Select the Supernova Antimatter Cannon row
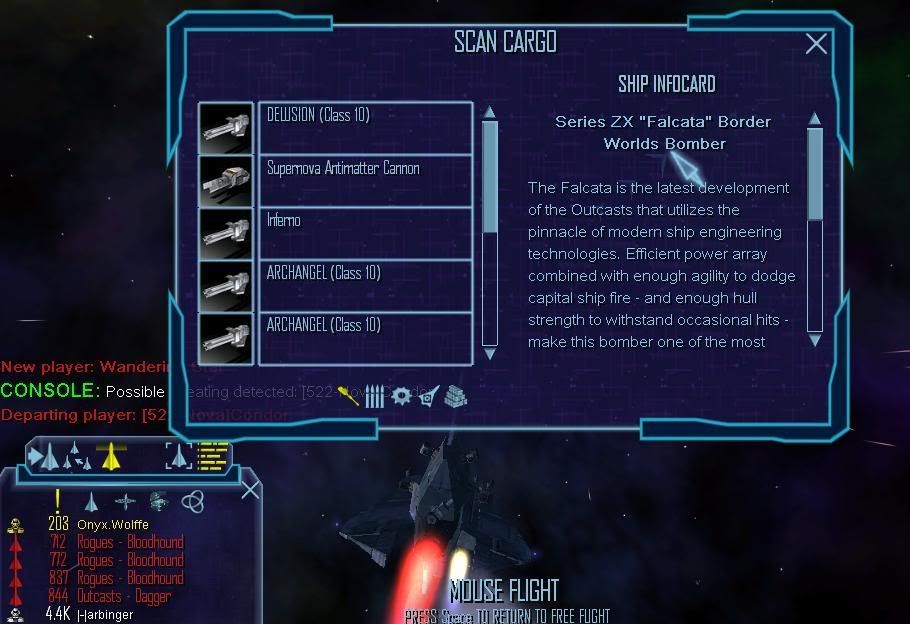 (365, 180)
